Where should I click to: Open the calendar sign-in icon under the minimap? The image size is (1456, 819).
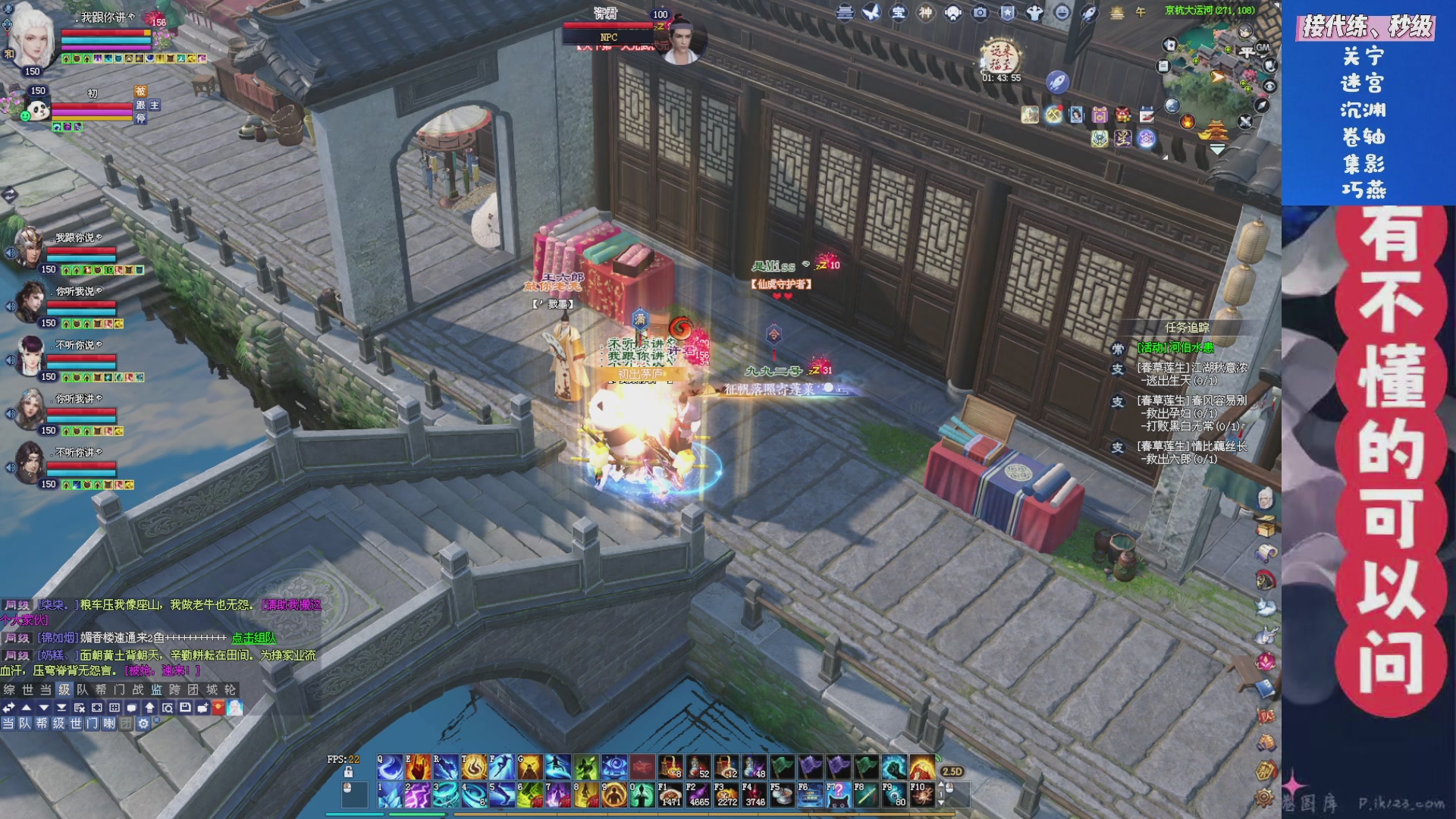click(x=1147, y=114)
